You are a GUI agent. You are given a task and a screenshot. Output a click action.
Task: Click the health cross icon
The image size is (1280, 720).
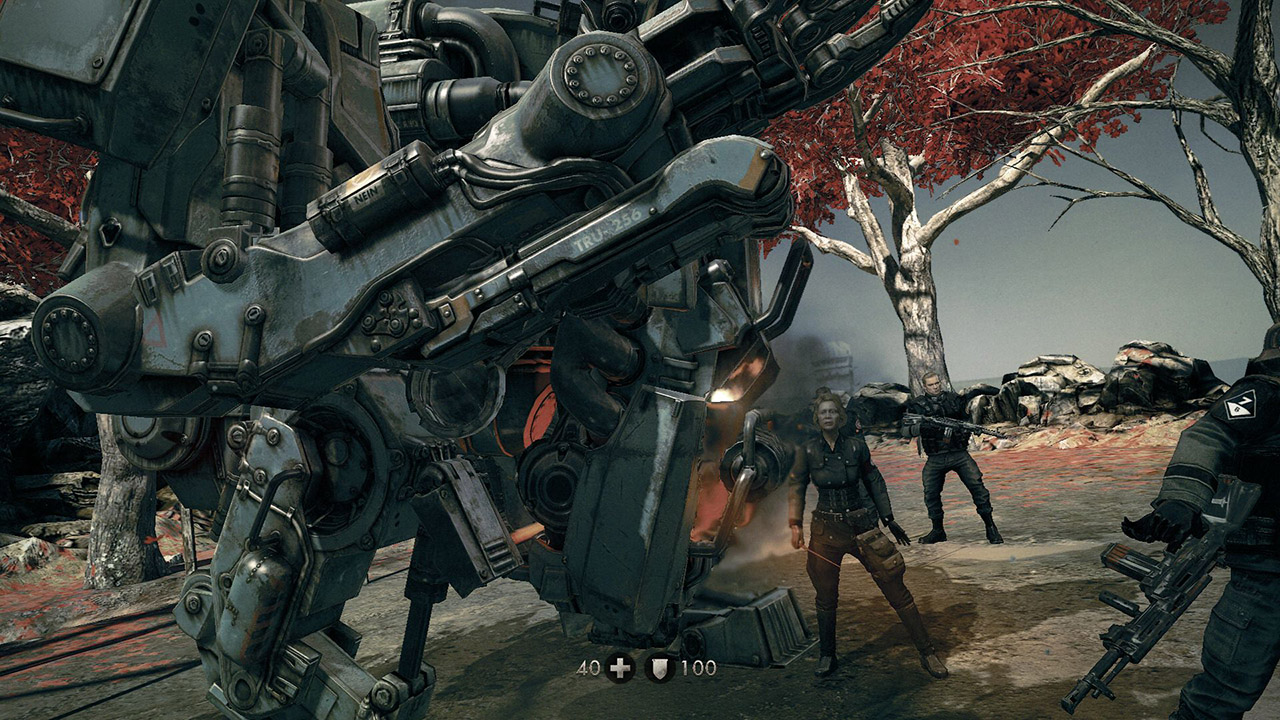[620, 668]
